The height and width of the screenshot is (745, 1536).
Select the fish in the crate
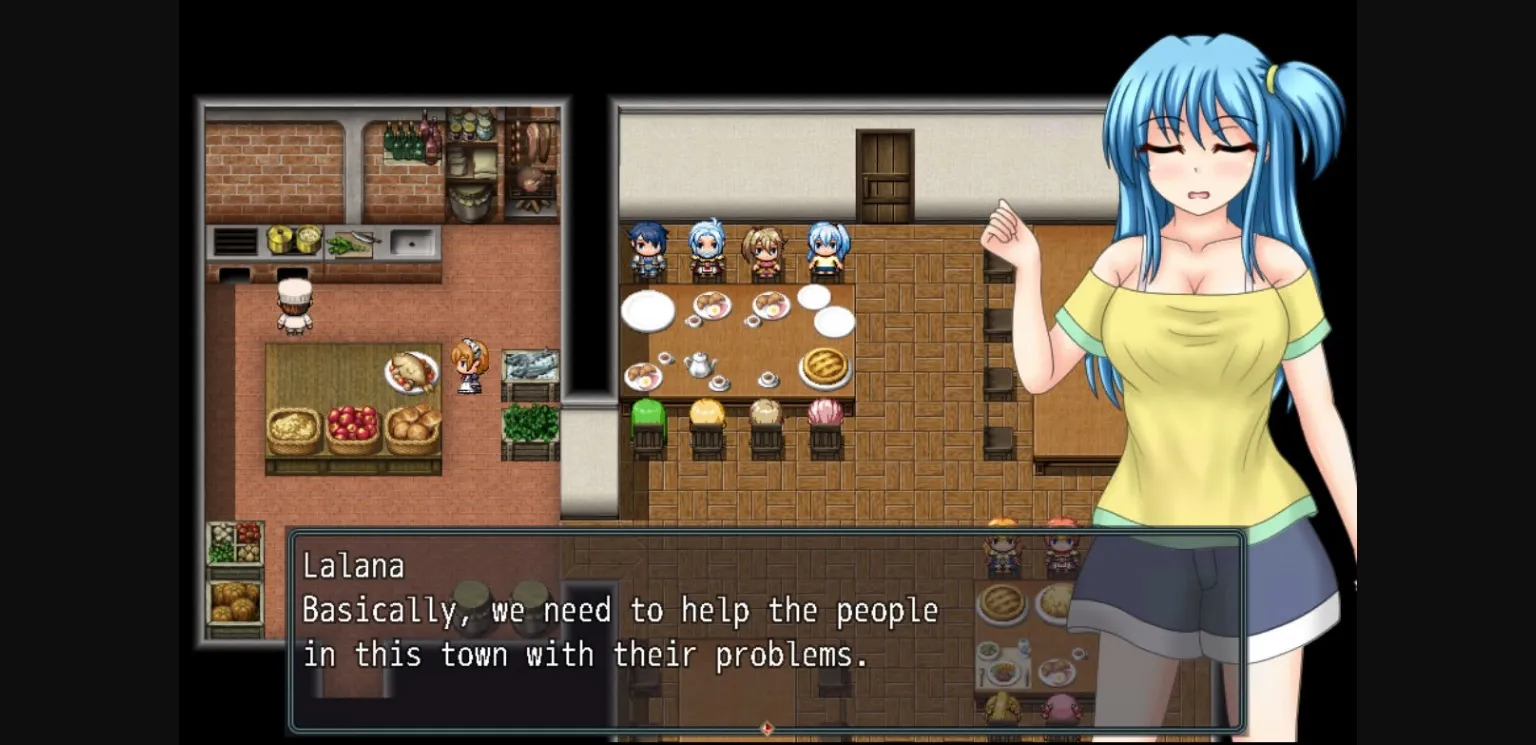[532, 363]
